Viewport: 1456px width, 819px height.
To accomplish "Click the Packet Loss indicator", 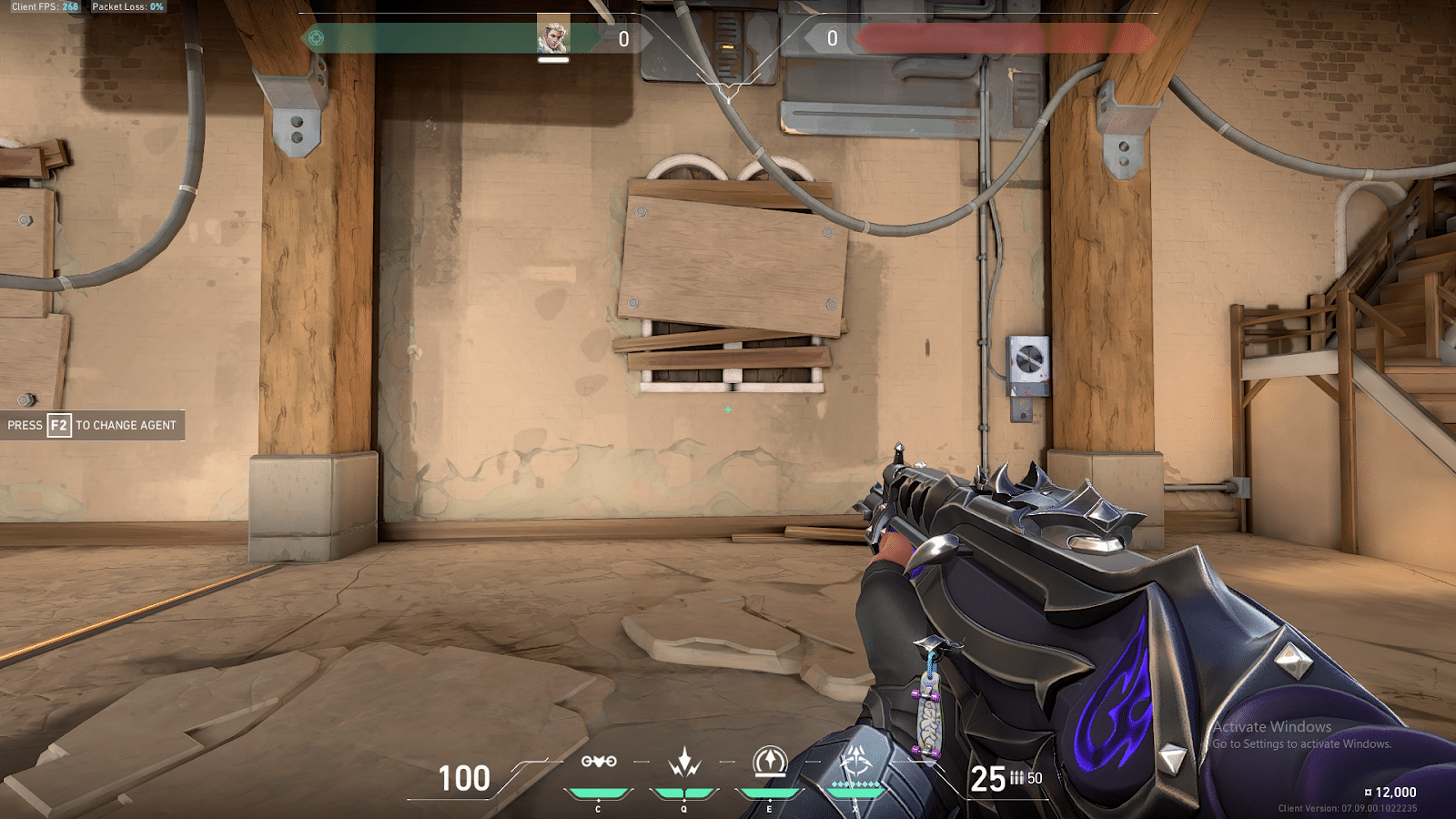I will pos(127,5).
